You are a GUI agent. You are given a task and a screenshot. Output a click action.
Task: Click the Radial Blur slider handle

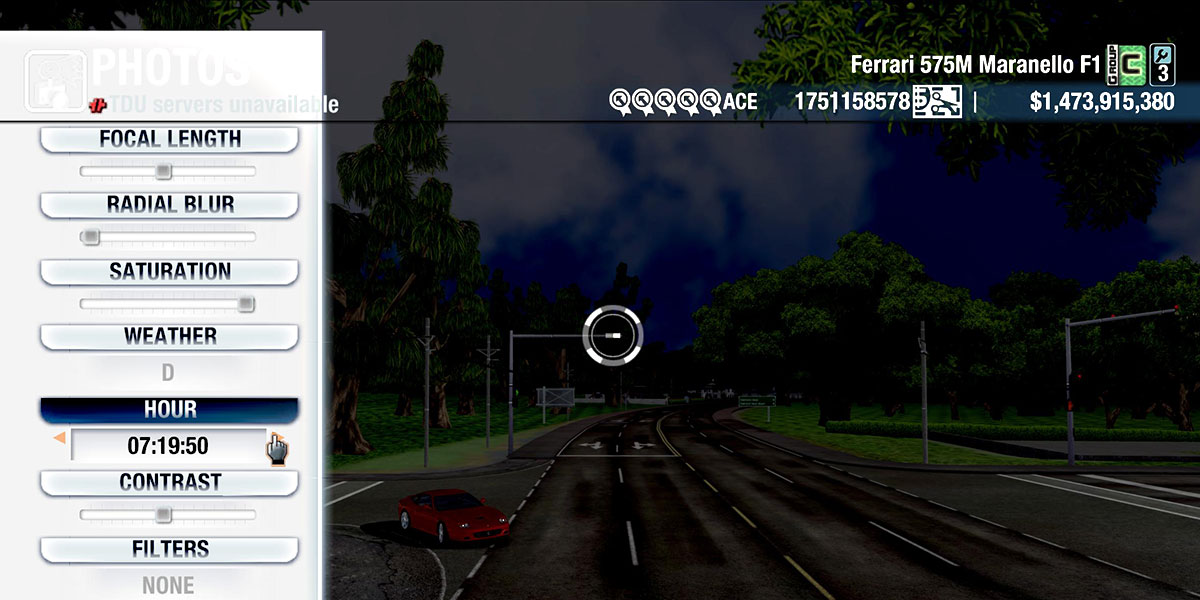click(x=91, y=237)
